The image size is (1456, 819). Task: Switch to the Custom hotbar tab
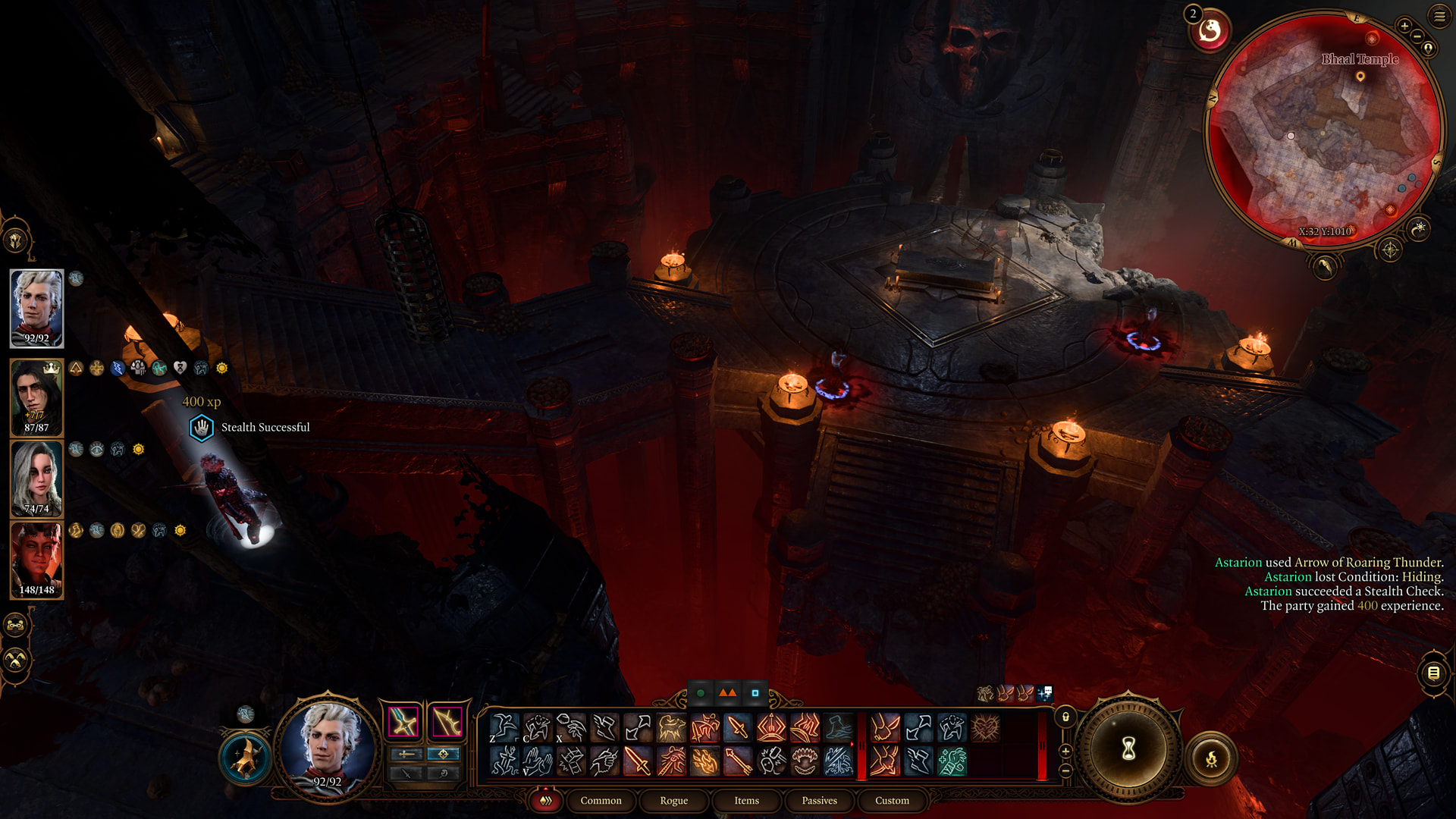coord(892,801)
